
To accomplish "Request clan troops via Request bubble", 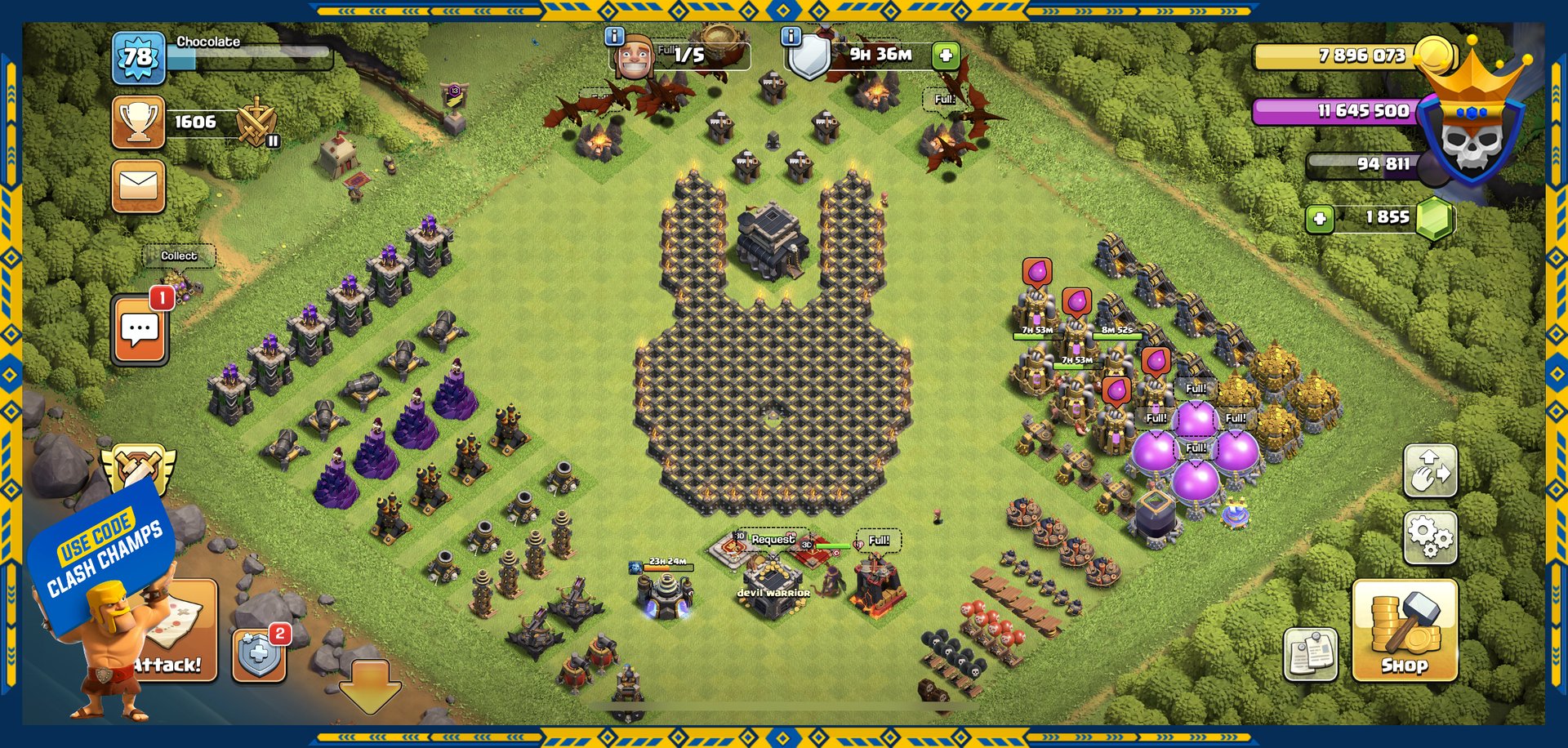I will coord(773,540).
